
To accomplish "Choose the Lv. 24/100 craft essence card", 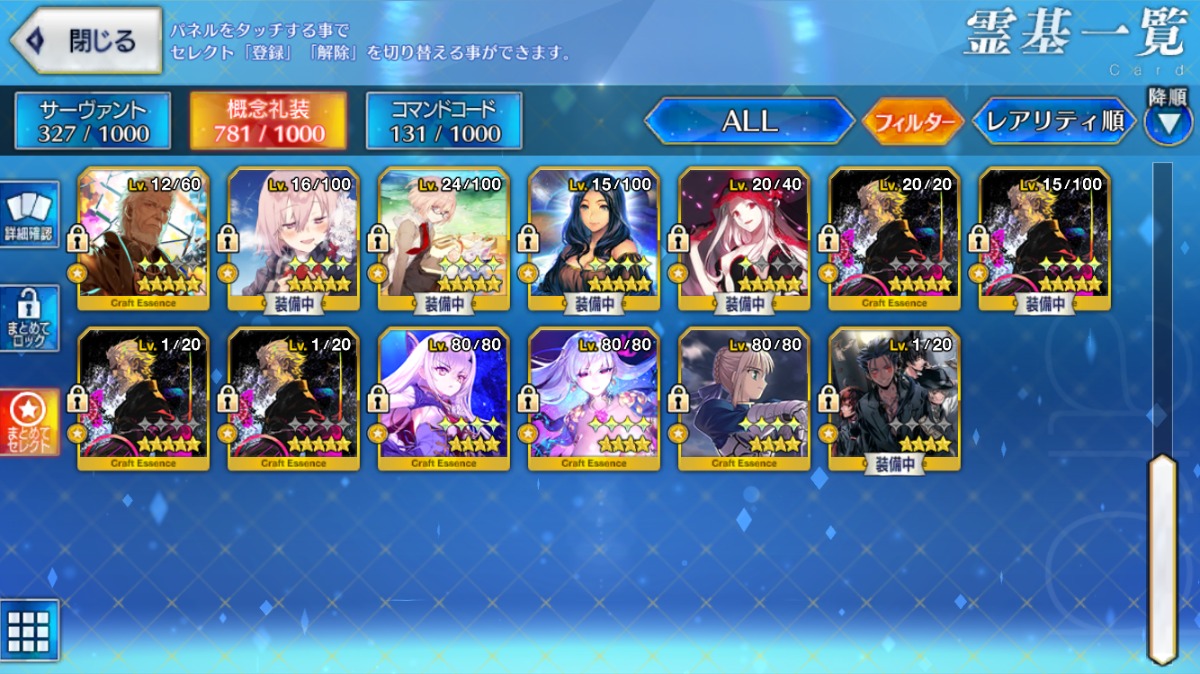I will pos(444,237).
